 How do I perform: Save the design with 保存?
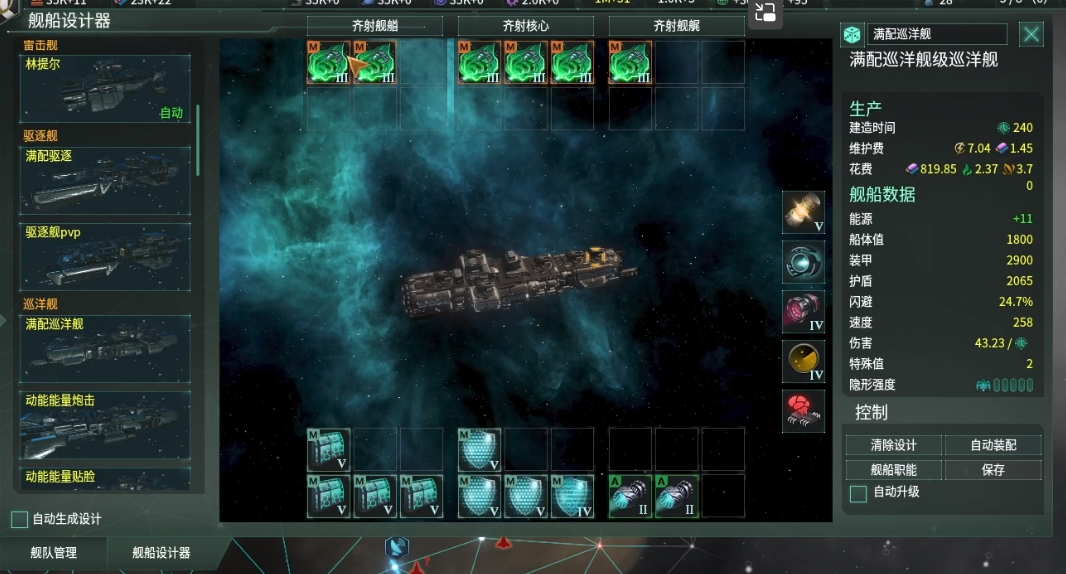coord(992,470)
